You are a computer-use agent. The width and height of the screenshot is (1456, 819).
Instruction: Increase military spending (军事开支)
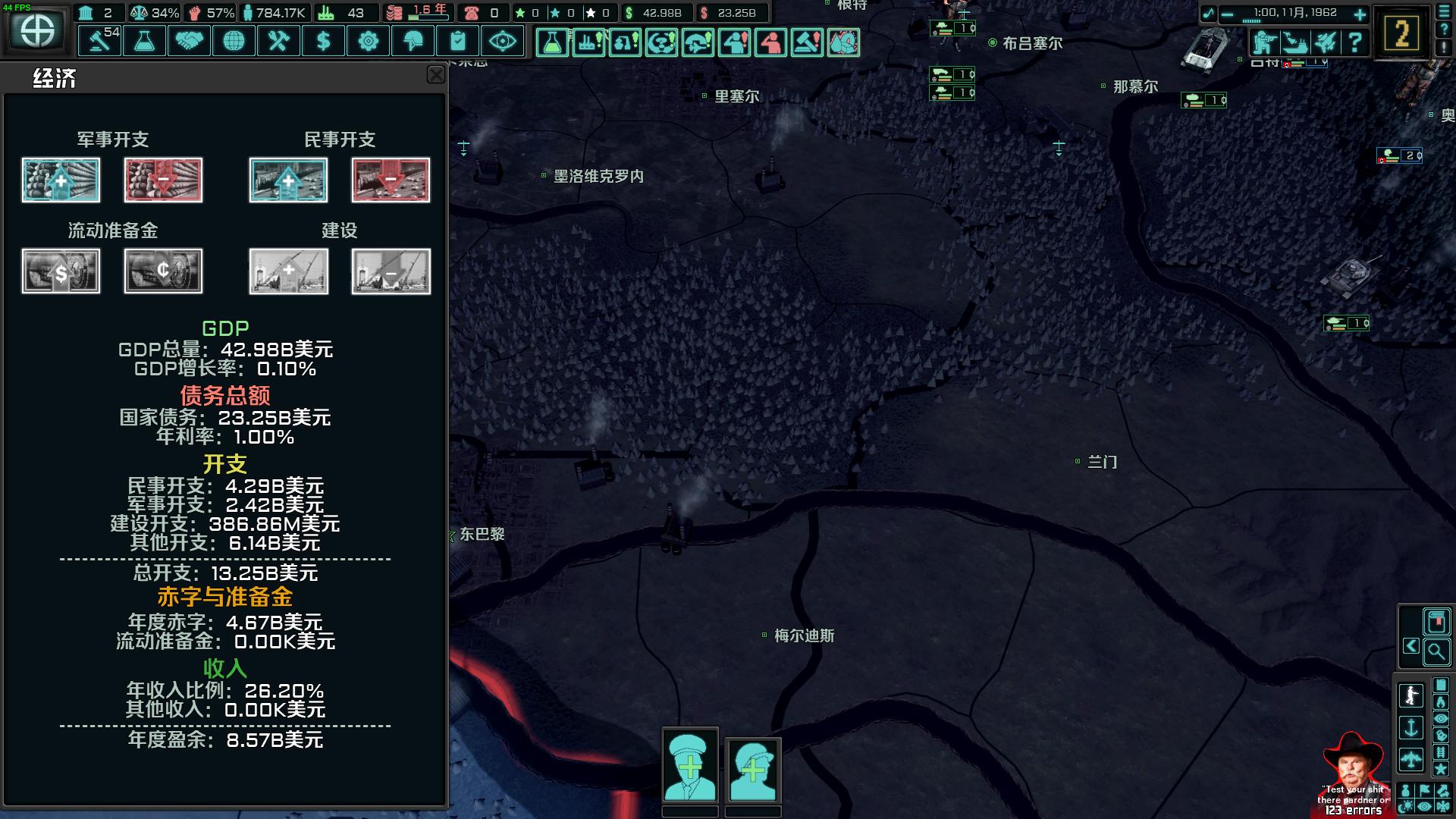tap(61, 180)
